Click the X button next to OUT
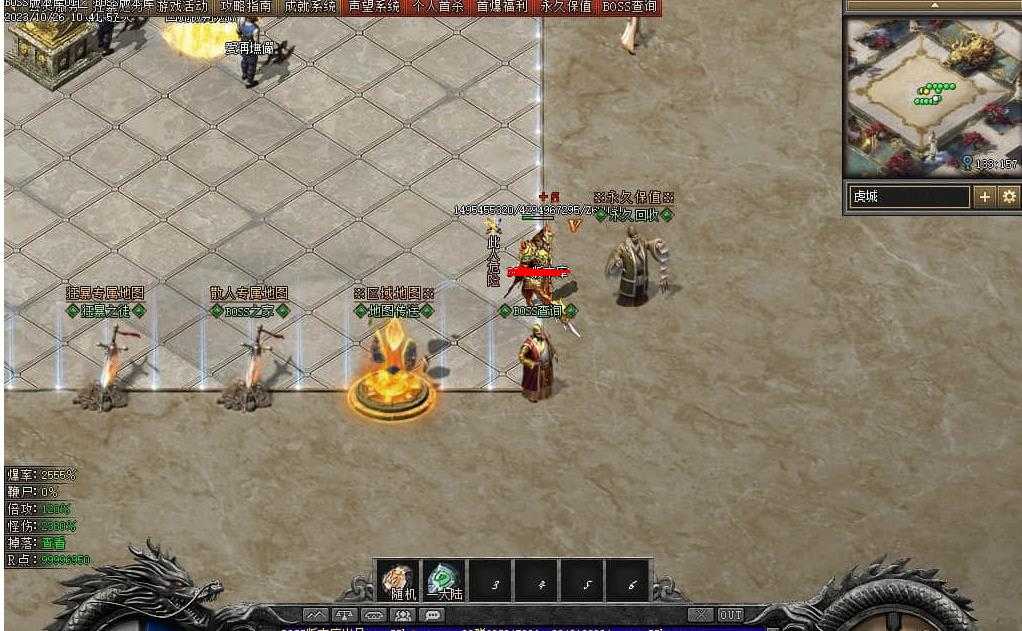Image resolution: width=1022 pixels, height=631 pixels. coord(701,615)
